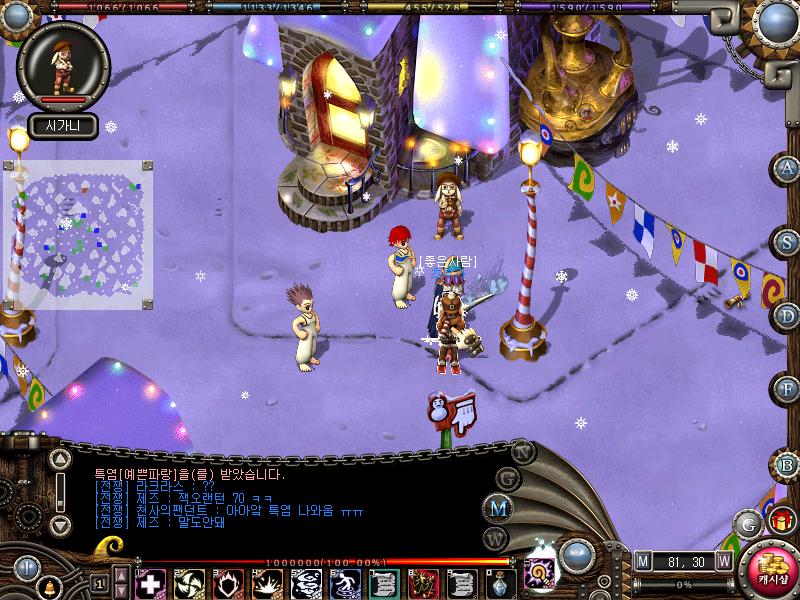Click the M button beside the coordinates
The width and height of the screenshot is (800, 600).
[643, 560]
